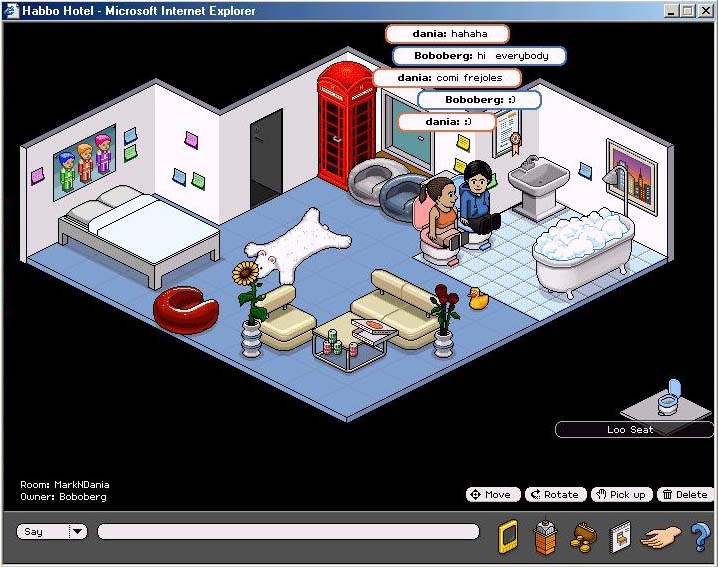Open the purse with gold coins
The height and width of the screenshot is (567, 718).
point(582,537)
